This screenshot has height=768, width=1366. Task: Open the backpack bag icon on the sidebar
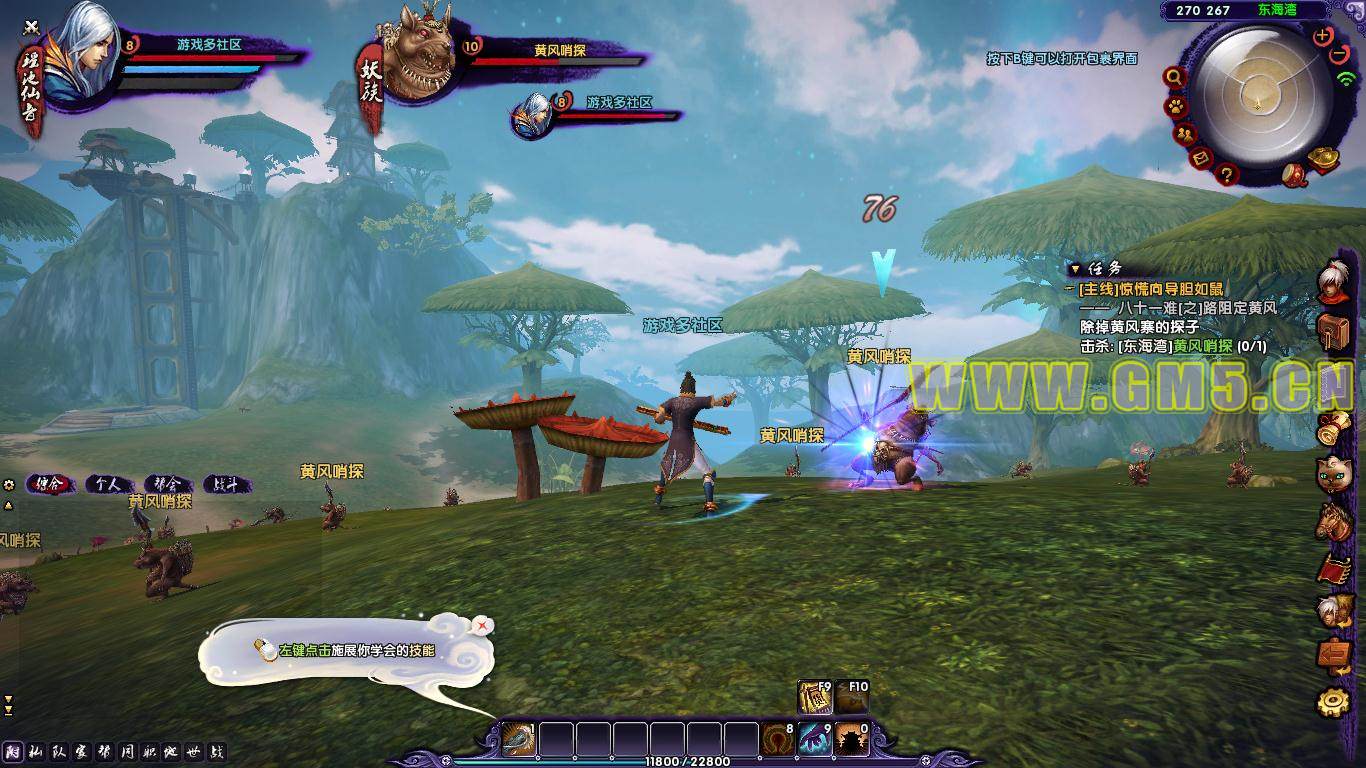(x=1333, y=330)
